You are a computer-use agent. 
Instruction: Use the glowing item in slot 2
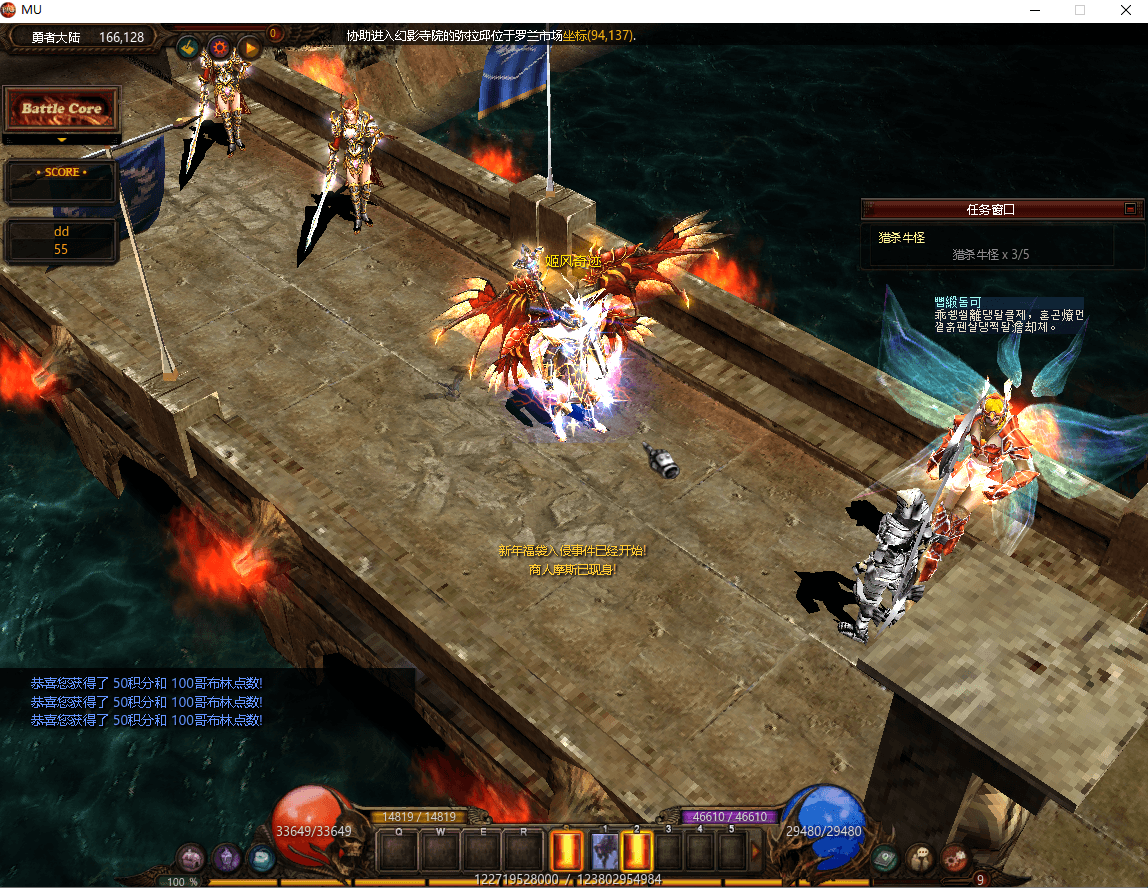pos(637,851)
